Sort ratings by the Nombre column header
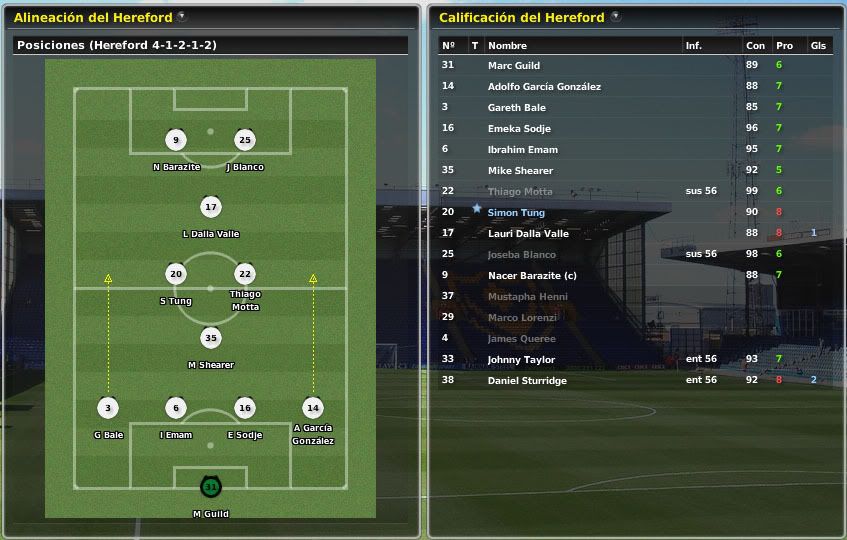Viewport: 847px width, 540px height. (507, 46)
